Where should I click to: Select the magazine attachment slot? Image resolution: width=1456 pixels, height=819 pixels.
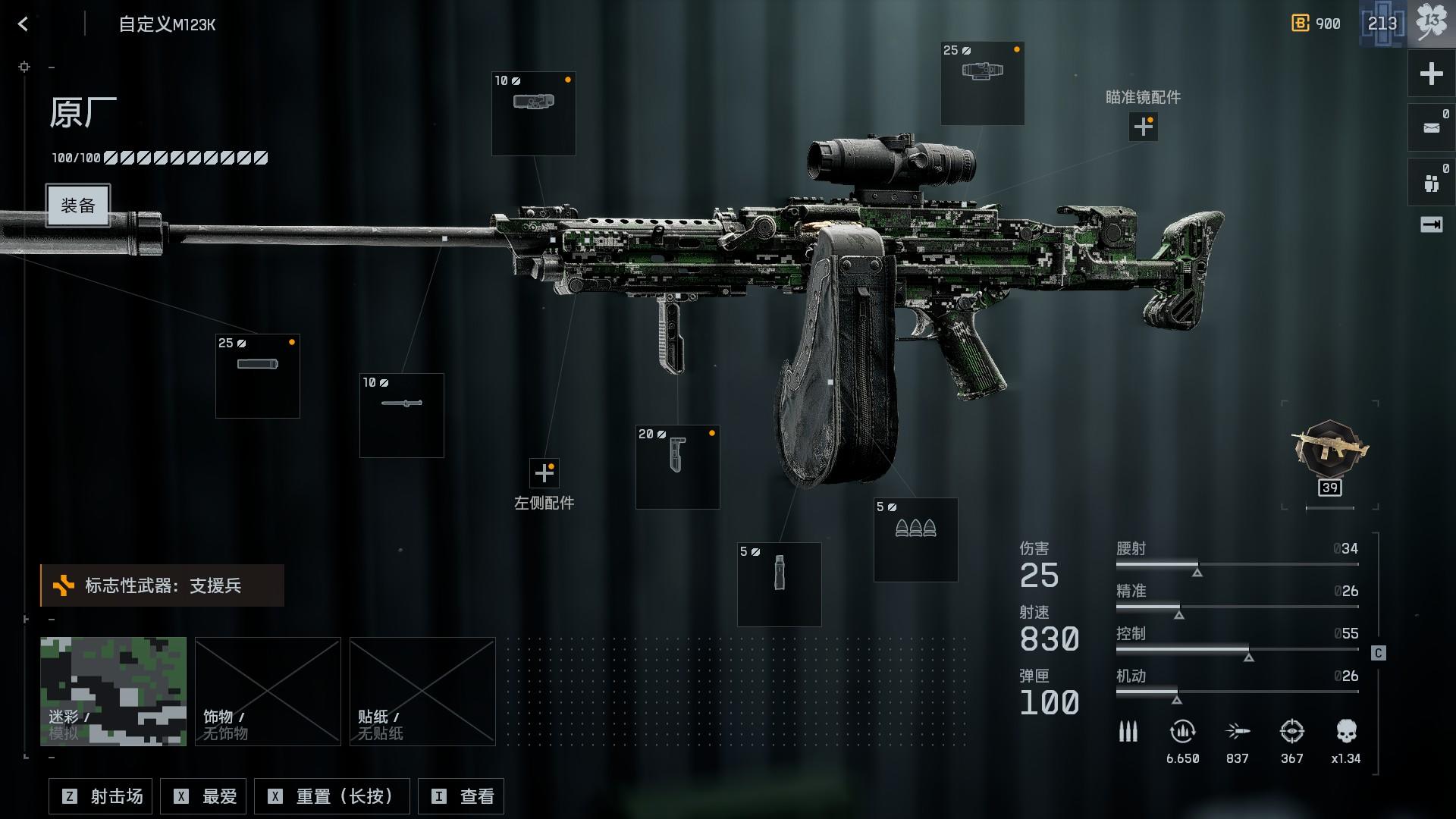tap(779, 584)
